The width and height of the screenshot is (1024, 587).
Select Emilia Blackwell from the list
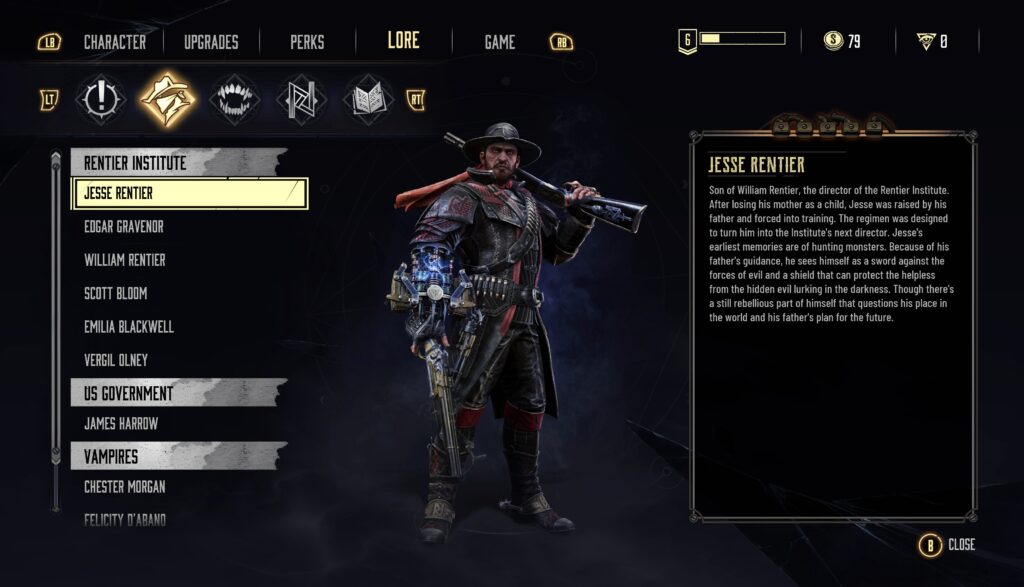(129, 327)
